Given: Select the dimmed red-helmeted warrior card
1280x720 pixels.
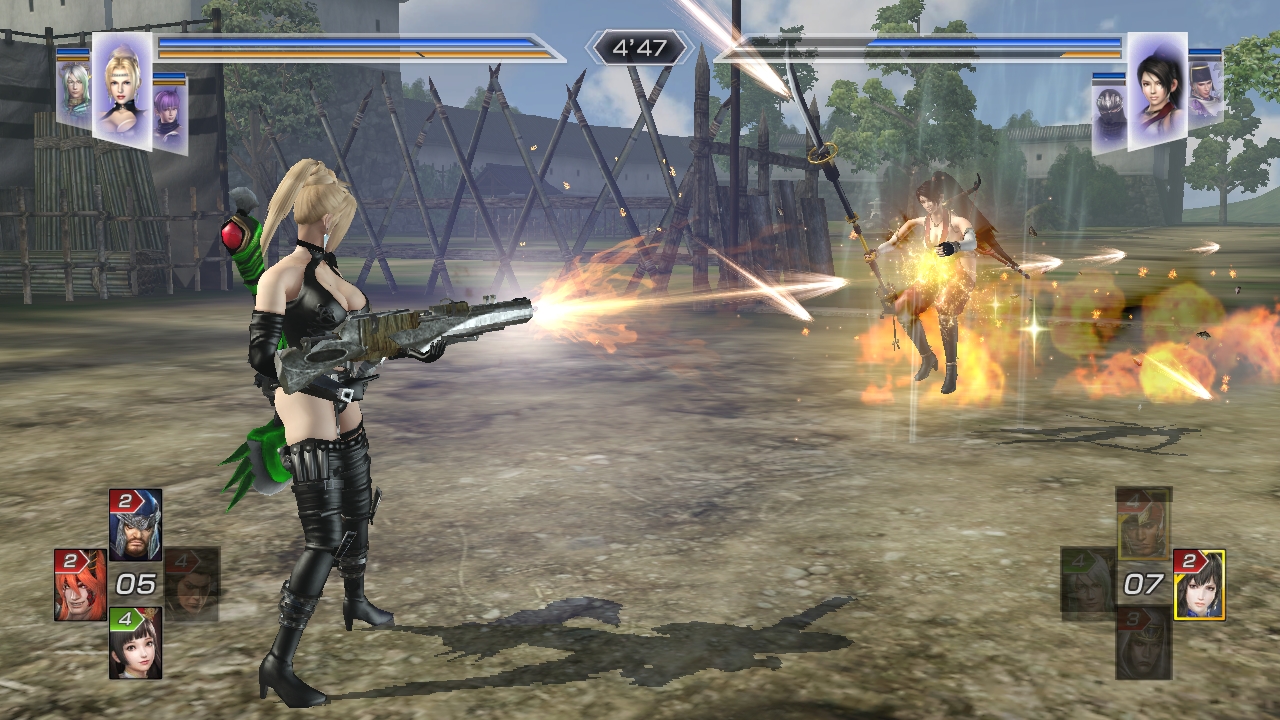Looking at the screenshot, I should (x=1143, y=525).
